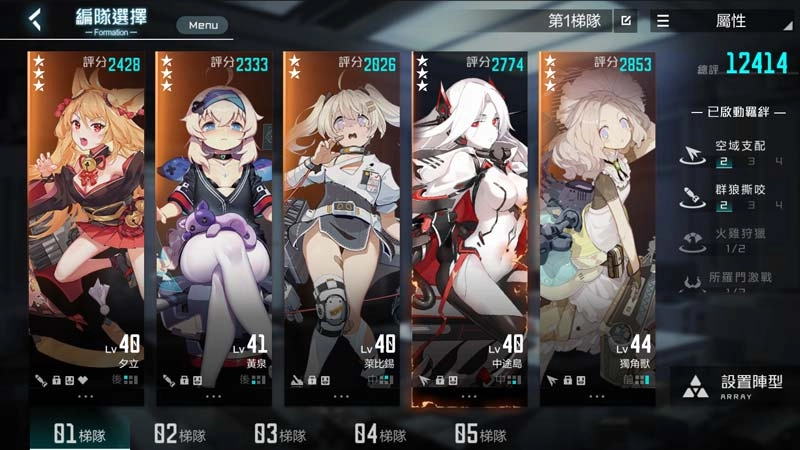This screenshot has height=450, width=800.
Task: Select the 01梯隊 tab
Action: [79, 434]
